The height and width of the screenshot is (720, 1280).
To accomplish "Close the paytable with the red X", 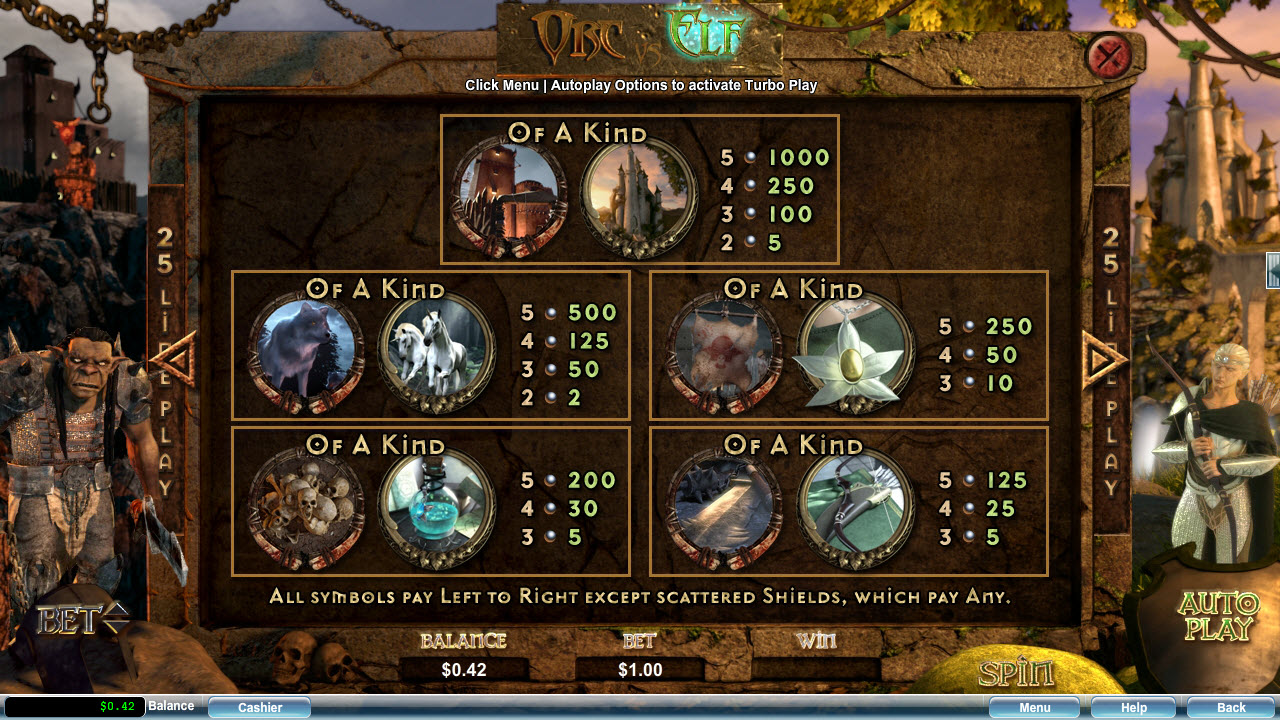I will [x=1108, y=55].
